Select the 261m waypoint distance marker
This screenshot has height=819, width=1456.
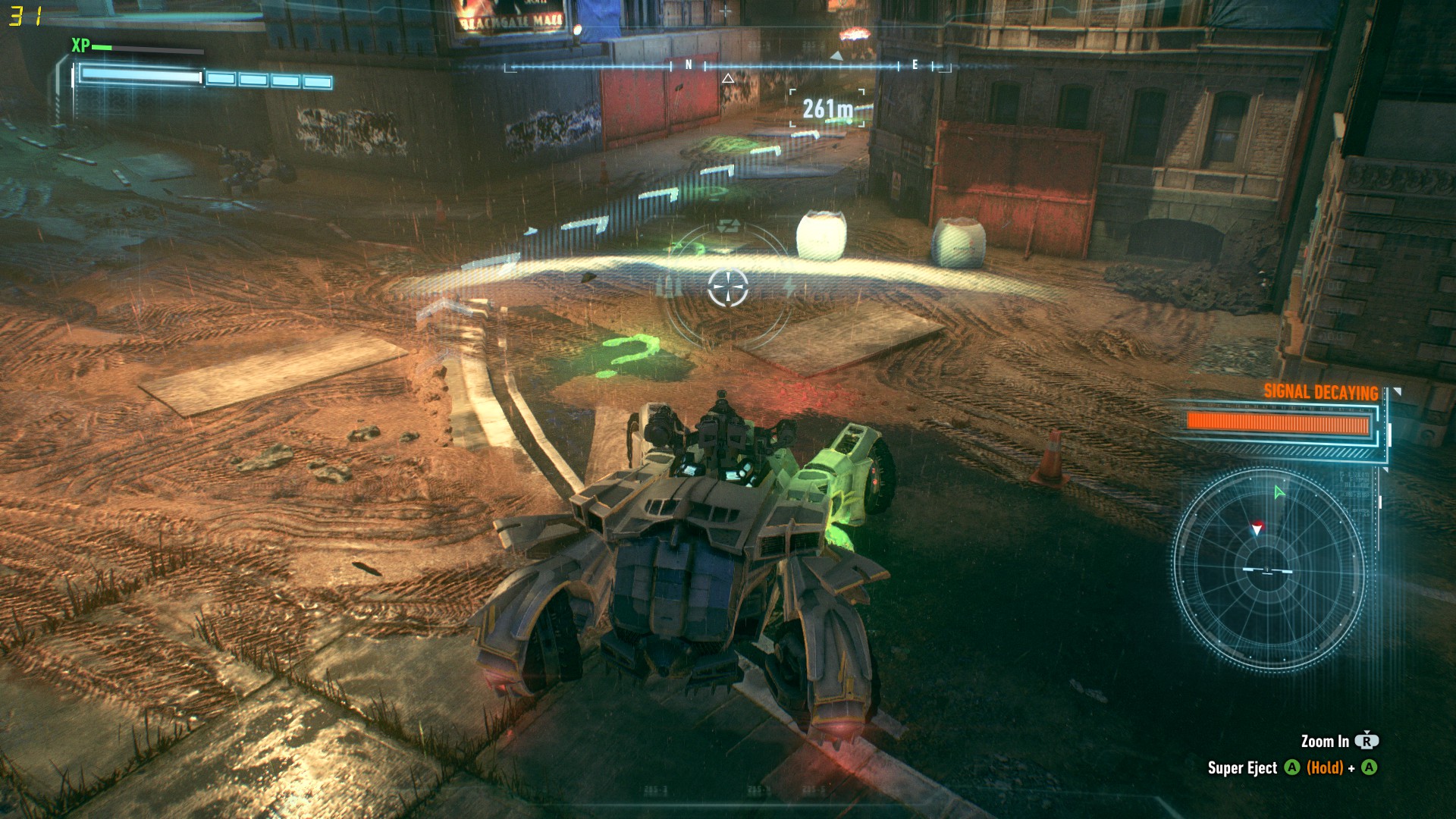827,109
